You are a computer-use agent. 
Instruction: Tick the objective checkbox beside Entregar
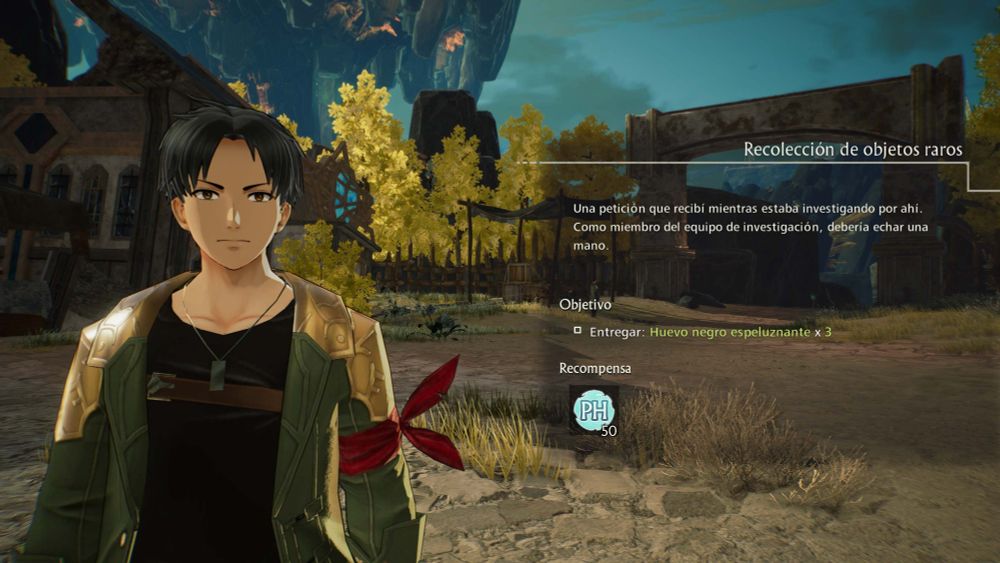tap(578, 330)
